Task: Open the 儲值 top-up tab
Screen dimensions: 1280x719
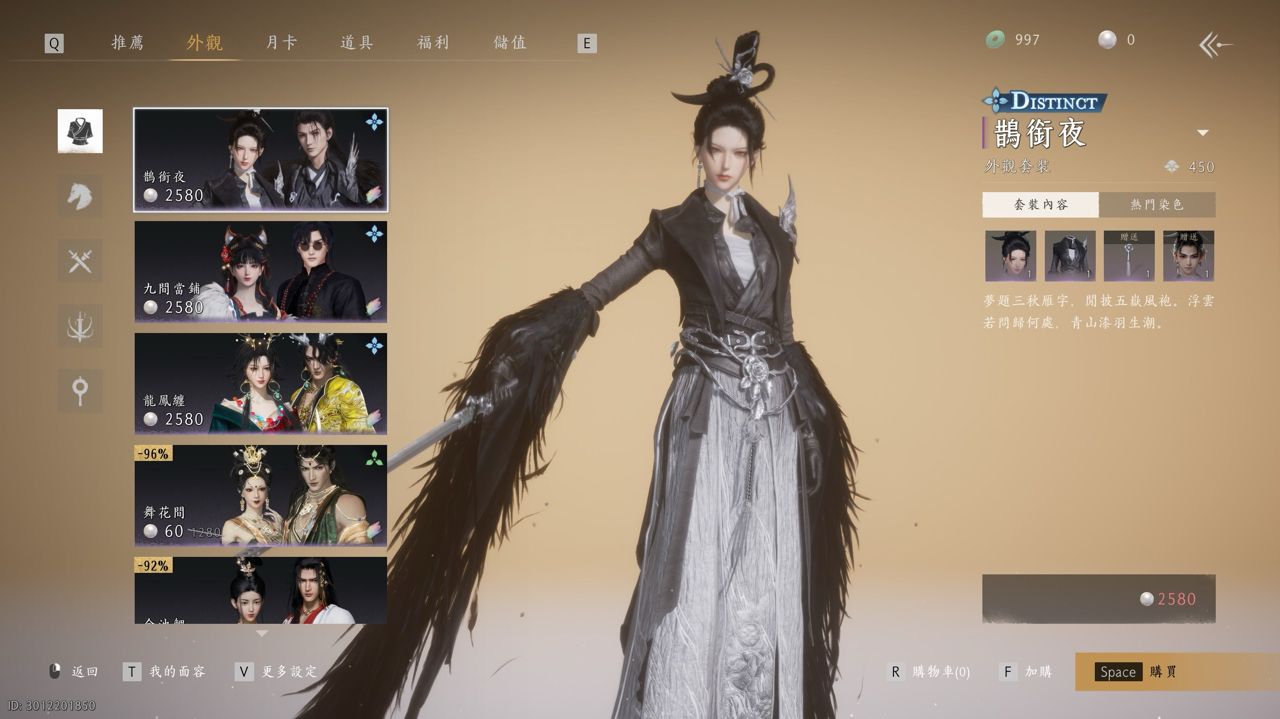Action: point(510,43)
